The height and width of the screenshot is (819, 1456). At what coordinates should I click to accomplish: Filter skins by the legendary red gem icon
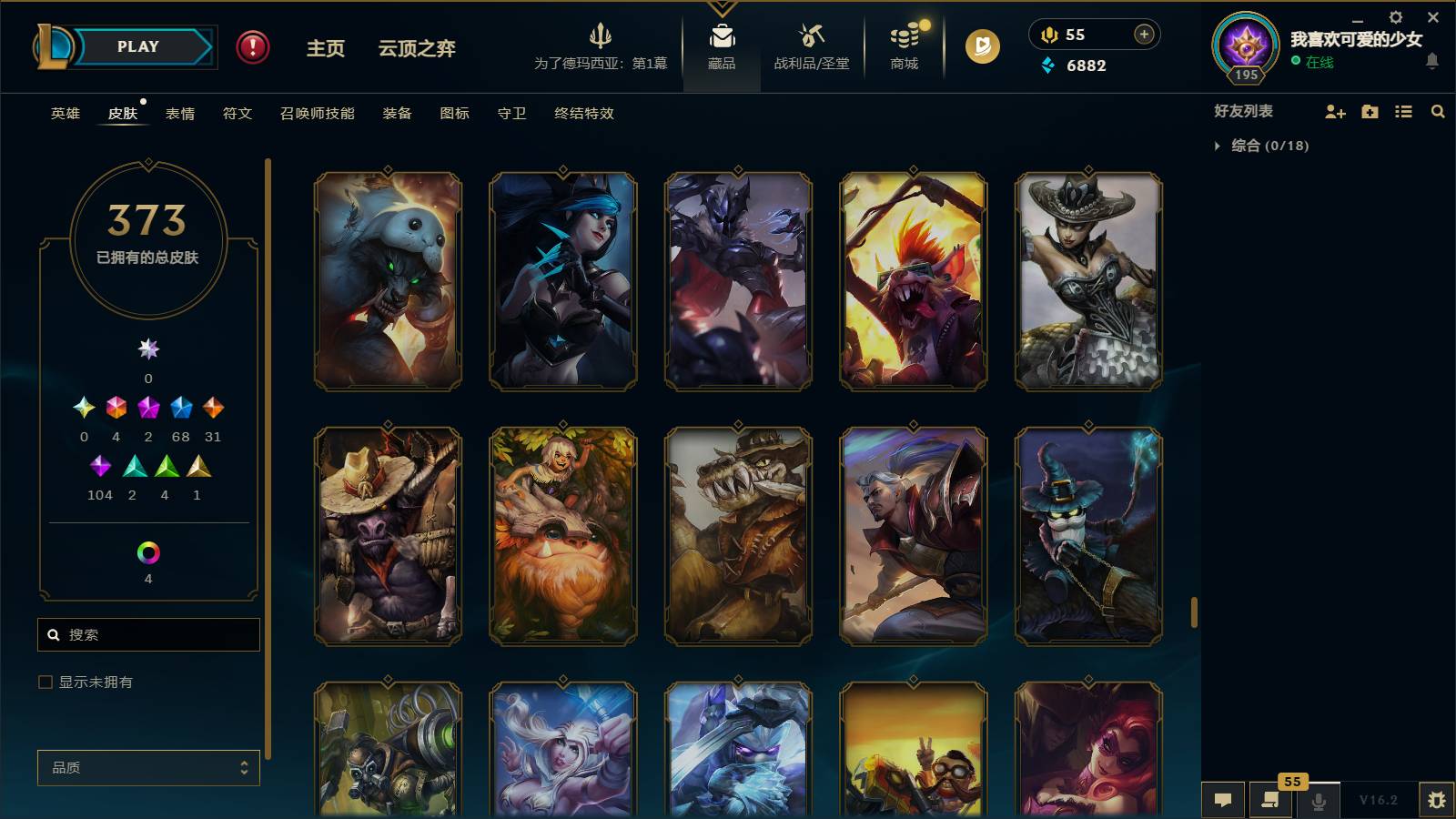[116, 409]
